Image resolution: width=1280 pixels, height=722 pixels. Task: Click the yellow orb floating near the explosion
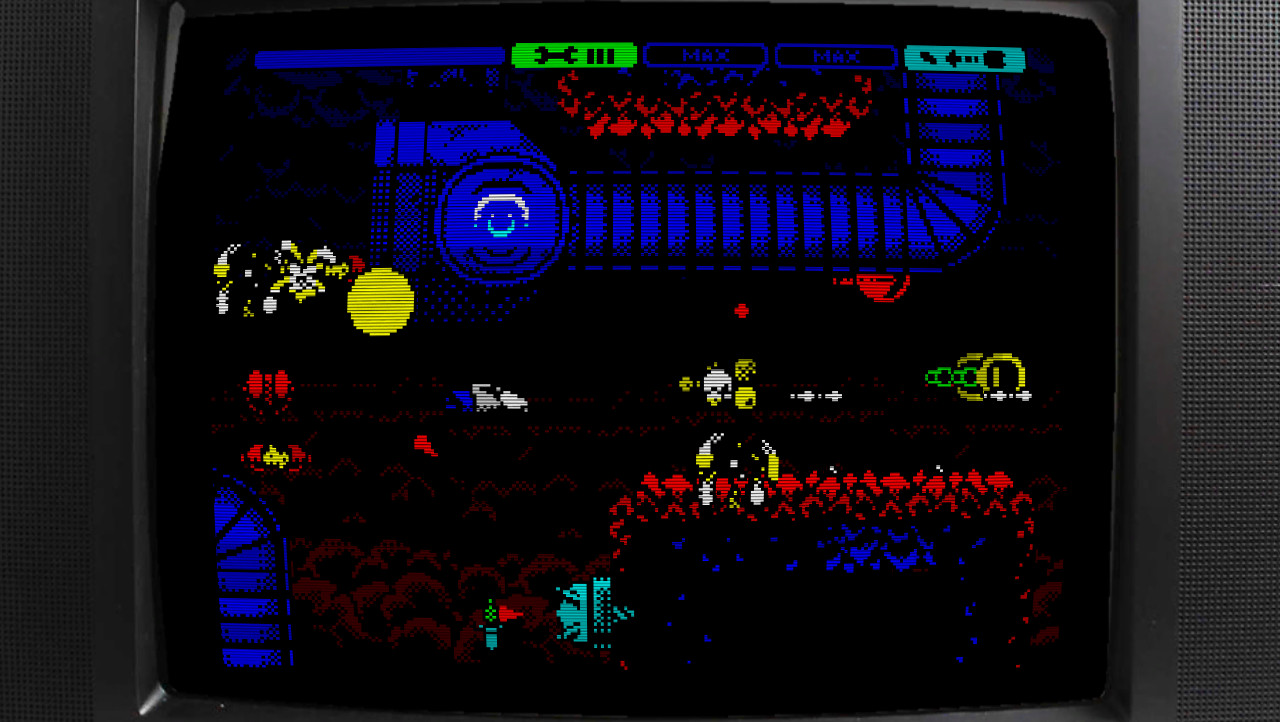pyautogui.click(x=380, y=300)
